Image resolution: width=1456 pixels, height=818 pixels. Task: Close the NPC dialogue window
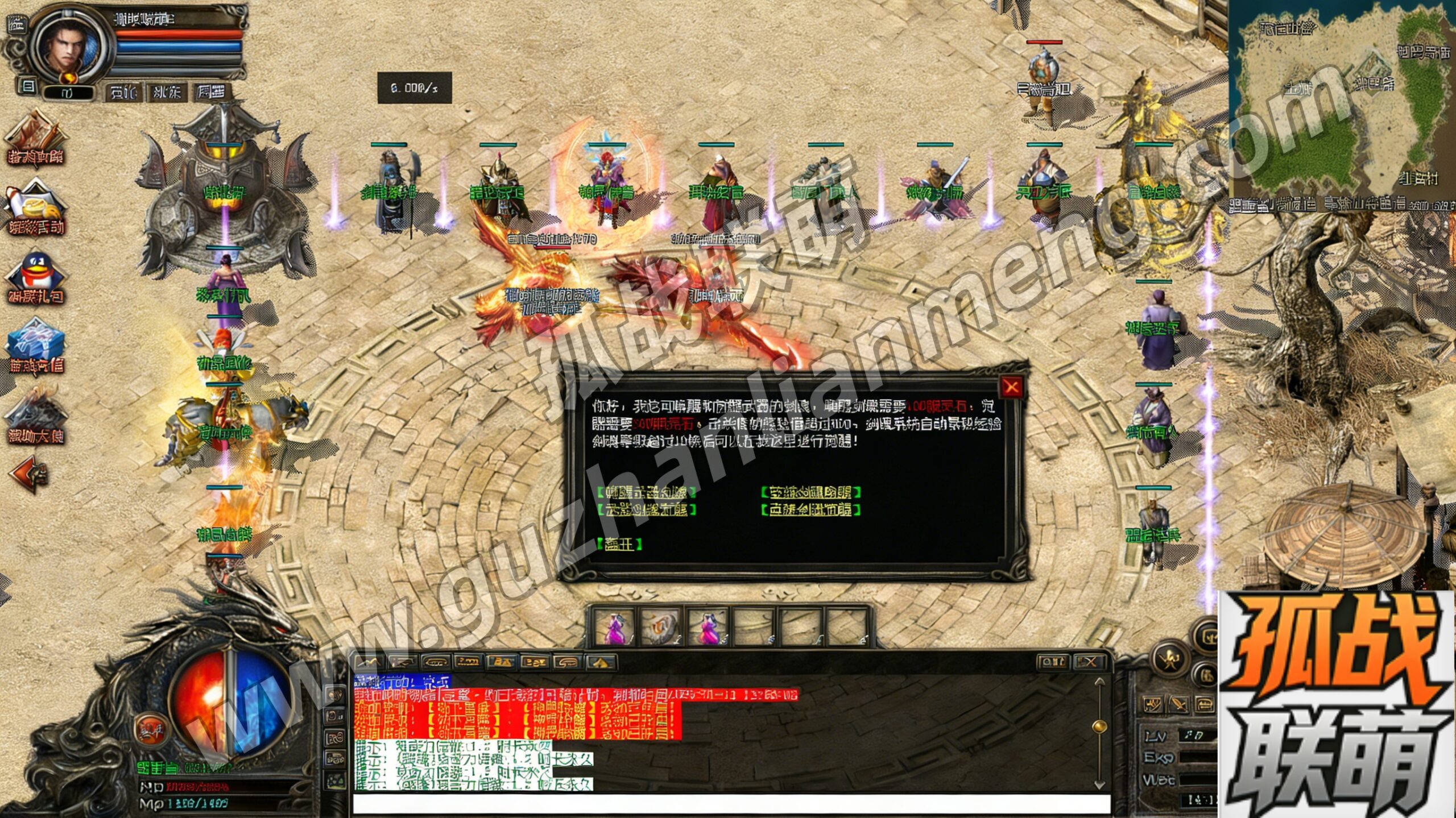click(x=1011, y=388)
